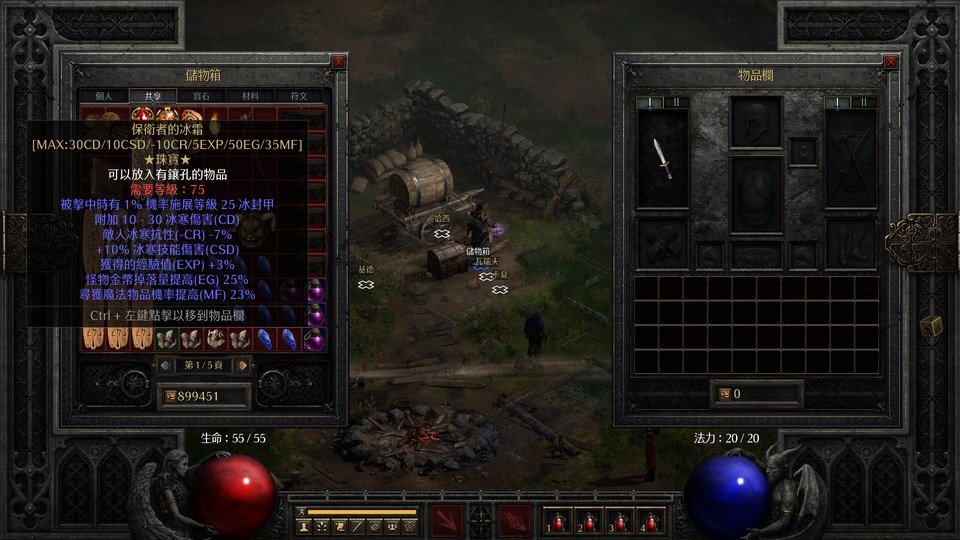Go to the next stash page
Image resolution: width=960 pixels, height=540 pixels.
[243, 365]
